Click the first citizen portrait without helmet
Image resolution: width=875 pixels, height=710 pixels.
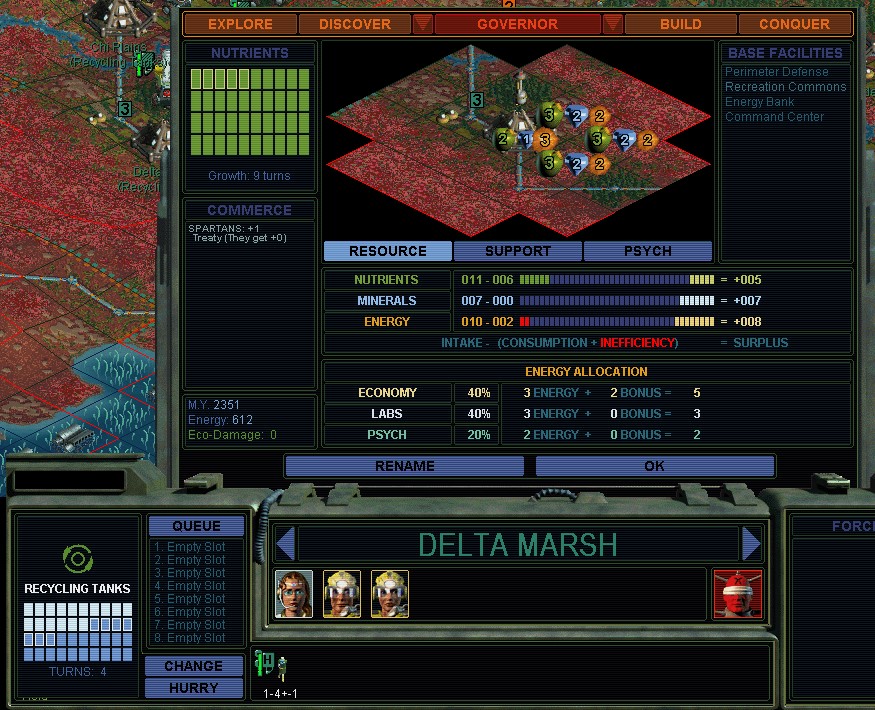(294, 594)
